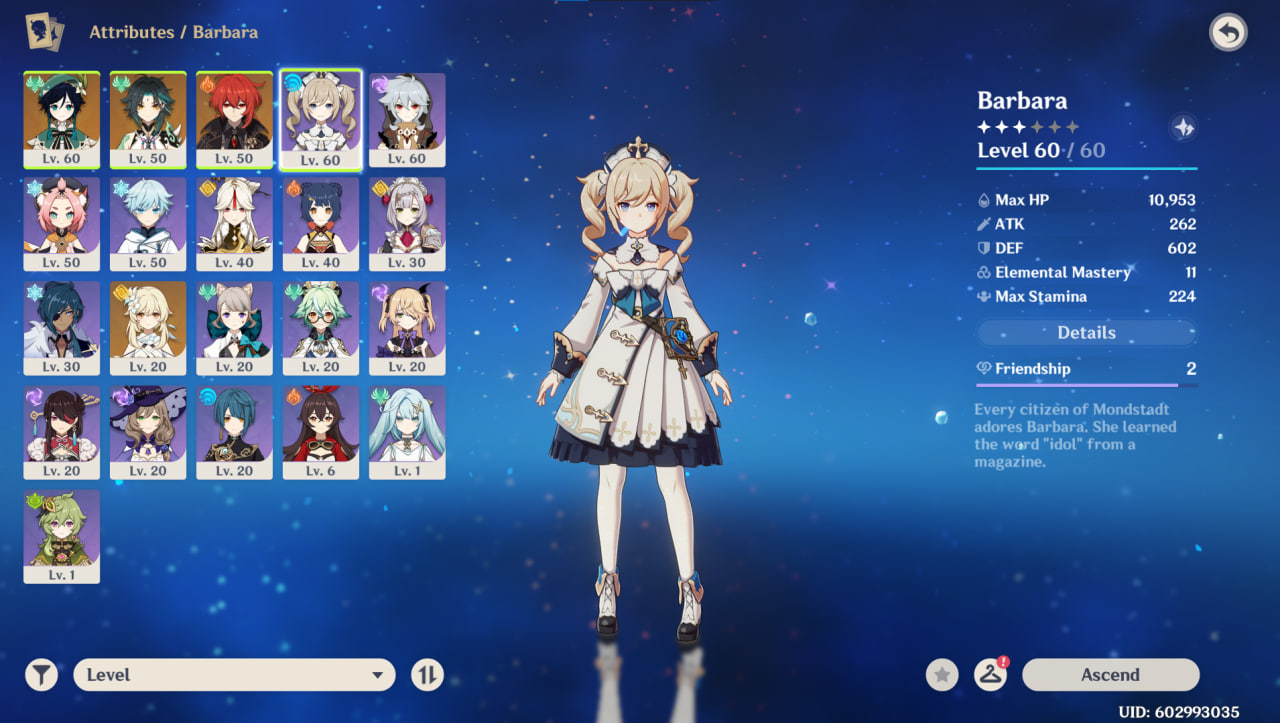This screenshot has width=1280, height=723.
Task: Select Ningguang's Lv. 40 portrait
Action: [x=234, y=224]
